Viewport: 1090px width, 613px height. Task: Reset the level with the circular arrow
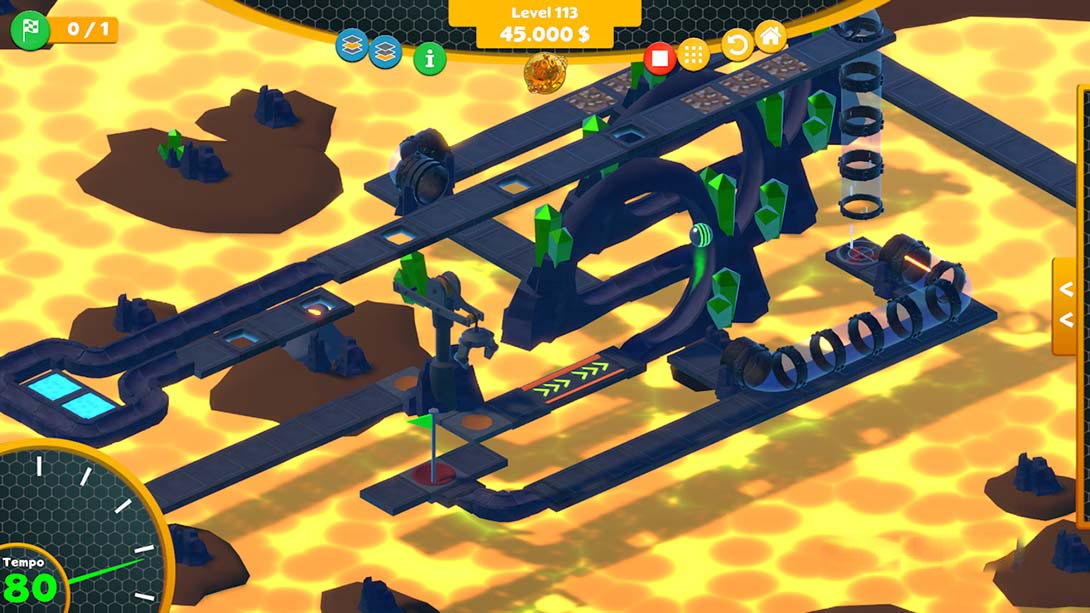tap(737, 45)
